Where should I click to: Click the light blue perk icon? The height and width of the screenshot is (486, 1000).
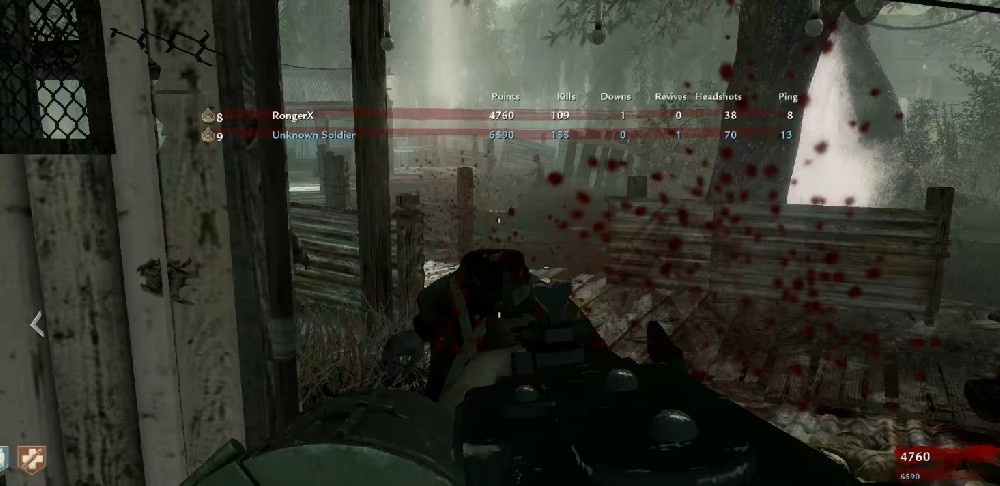pos(4,460)
